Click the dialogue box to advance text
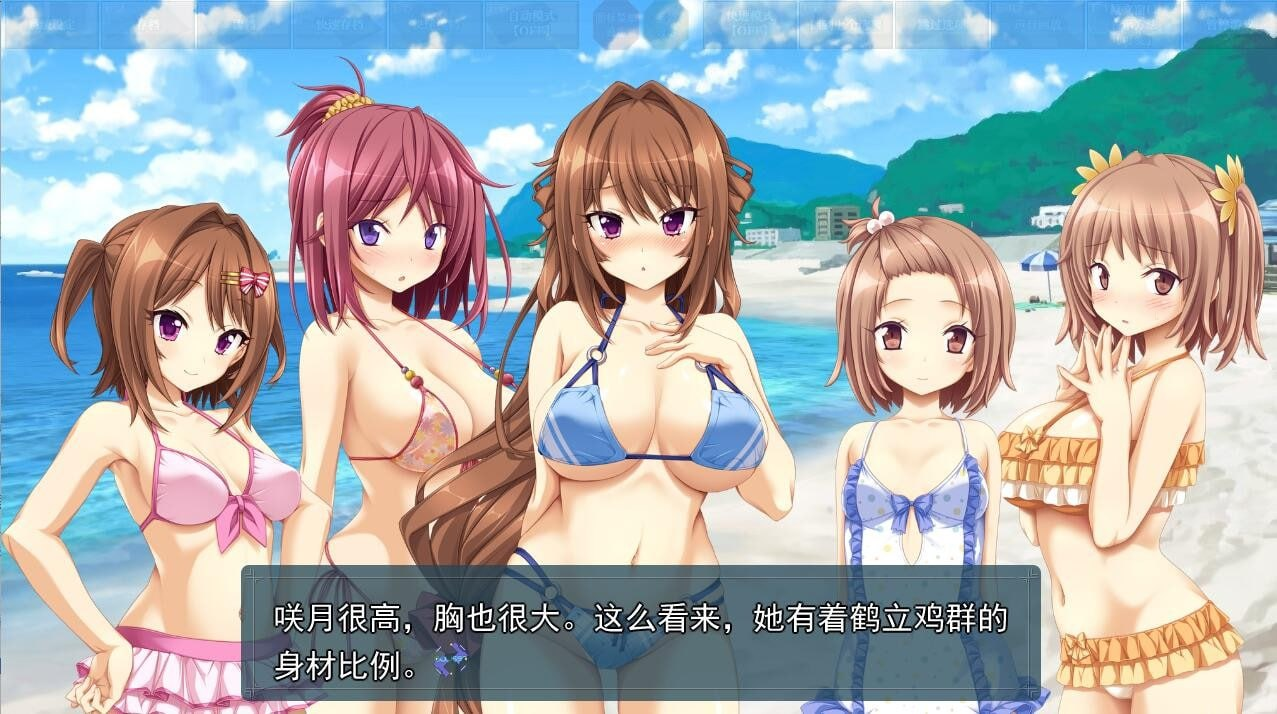The image size is (1277, 714). click(640, 632)
